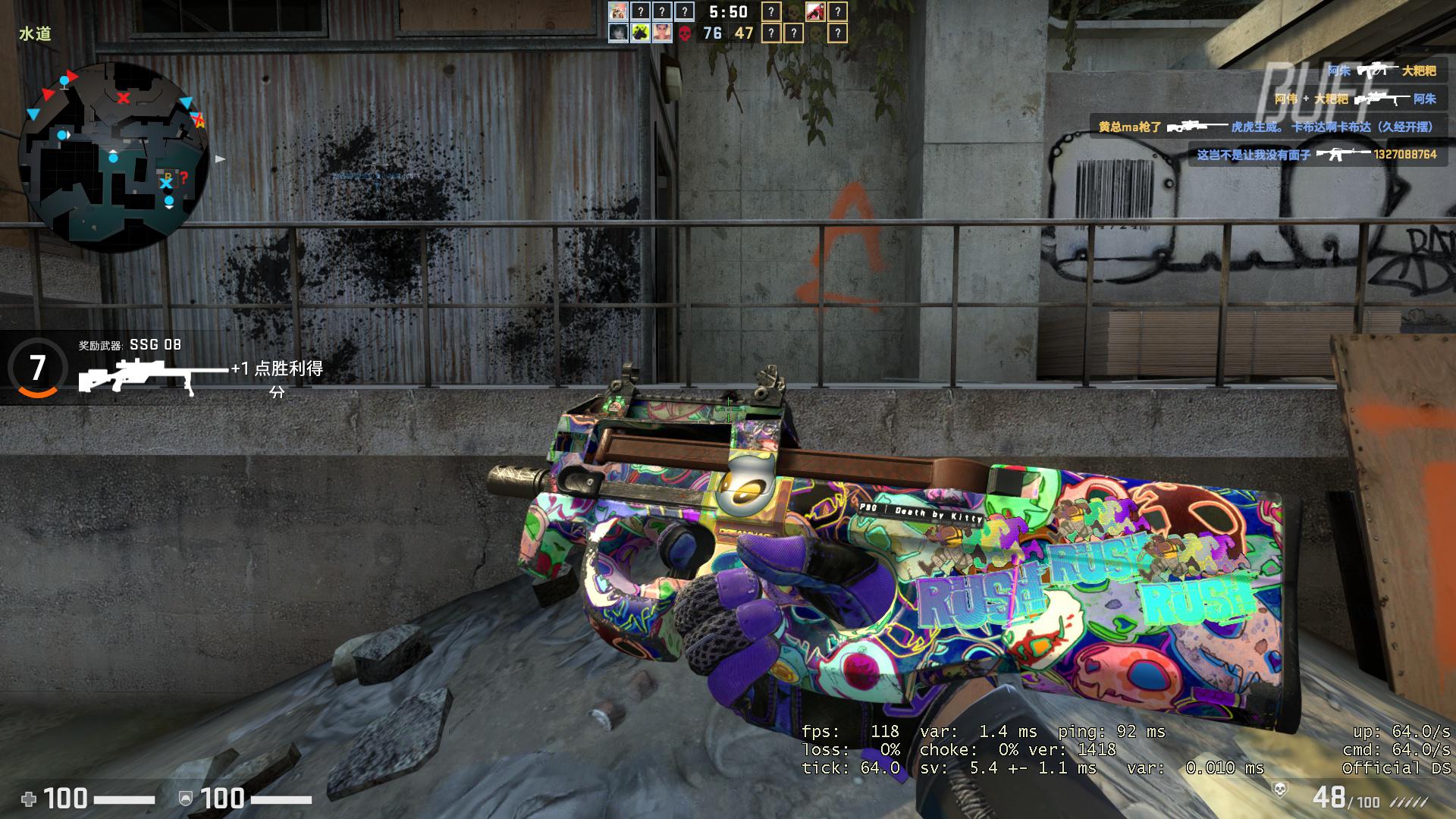The width and height of the screenshot is (1456, 819).
Task: Select the dark-haired portrait avatar on the scoreboard
Action: click(x=618, y=33)
